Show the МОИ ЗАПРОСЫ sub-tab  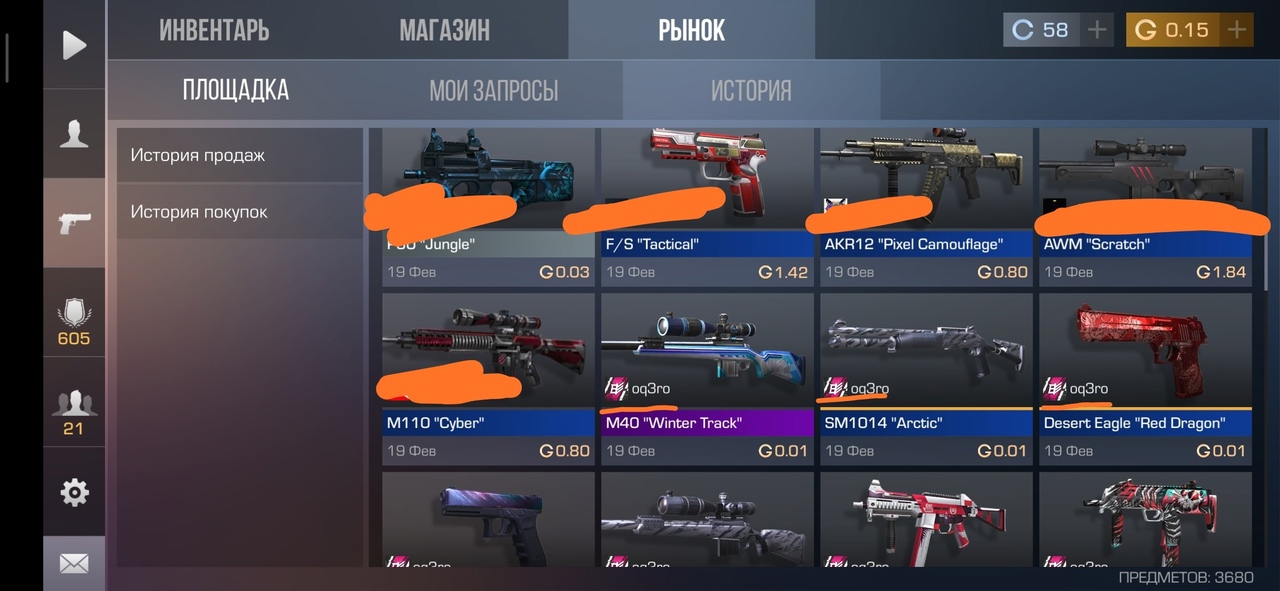(493, 91)
